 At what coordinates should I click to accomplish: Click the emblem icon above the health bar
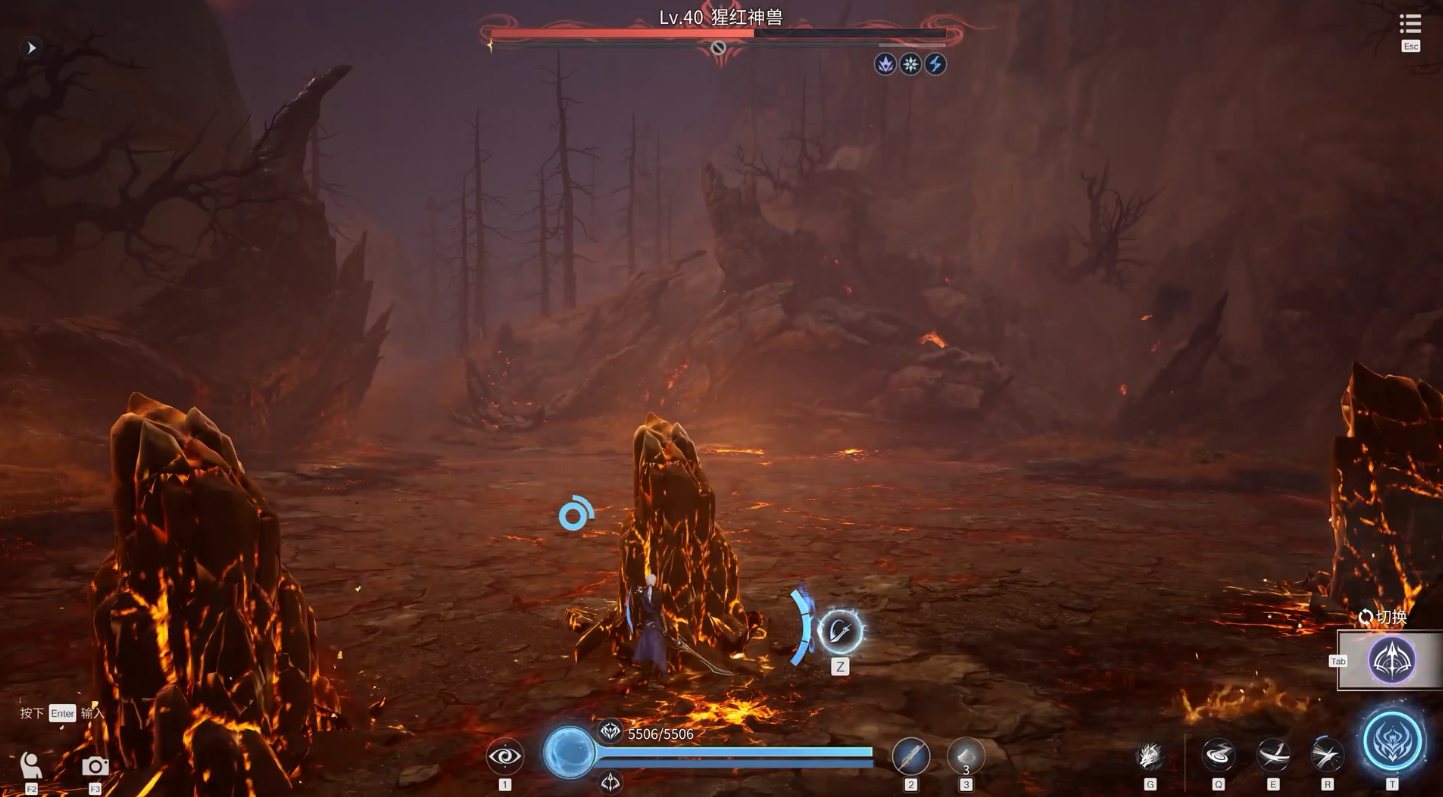pyautogui.click(x=610, y=732)
